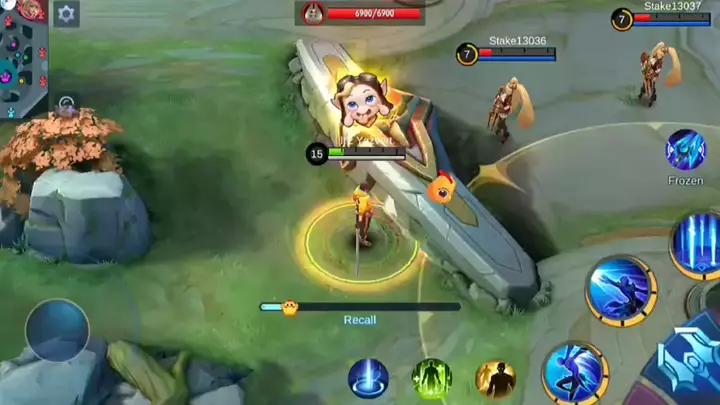Cast the glowing blue pillars ultimate
720x405 pixels.
(700, 243)
